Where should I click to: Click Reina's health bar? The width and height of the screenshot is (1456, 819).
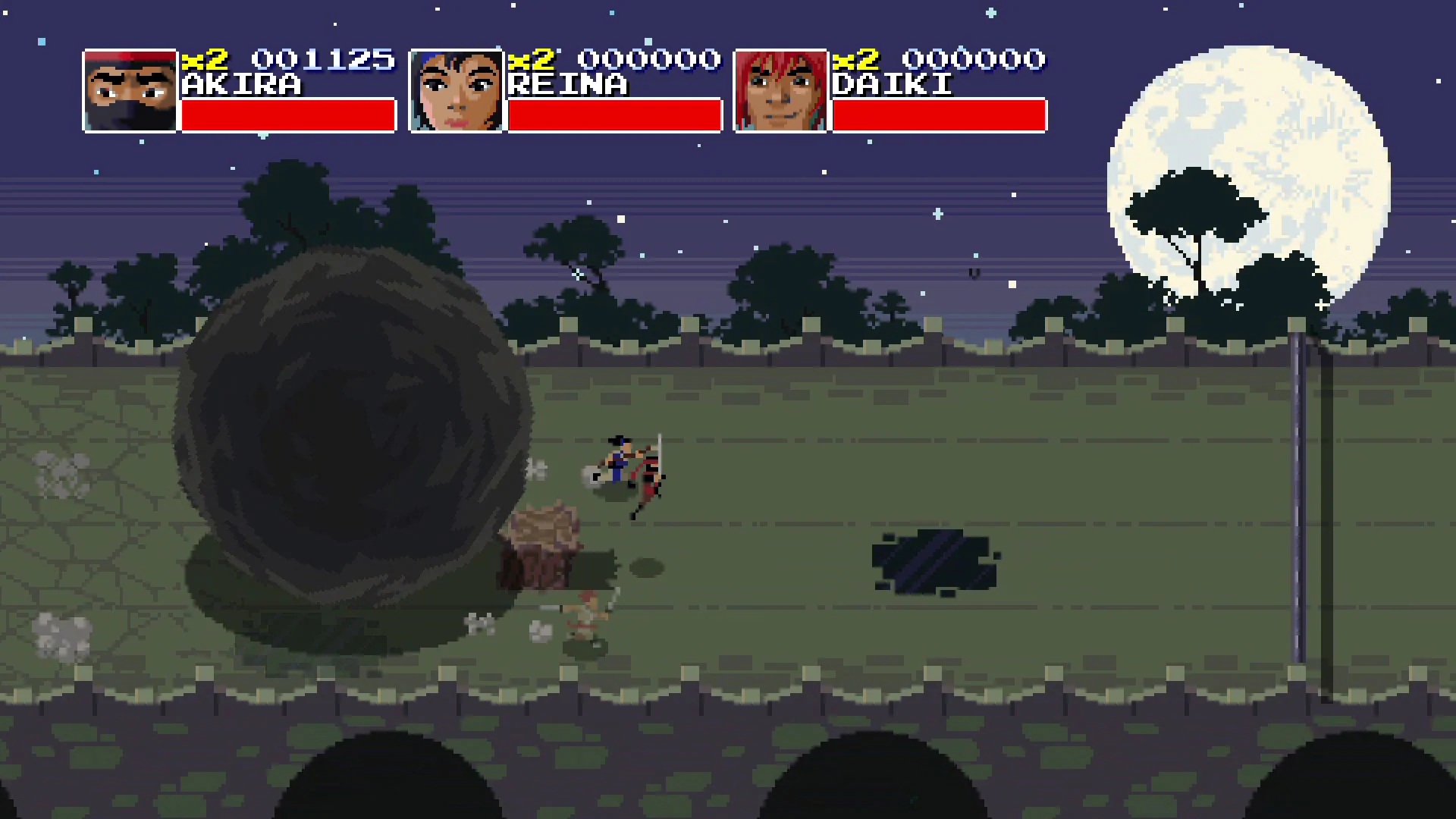pyautogui.click(x=614, y=116)
